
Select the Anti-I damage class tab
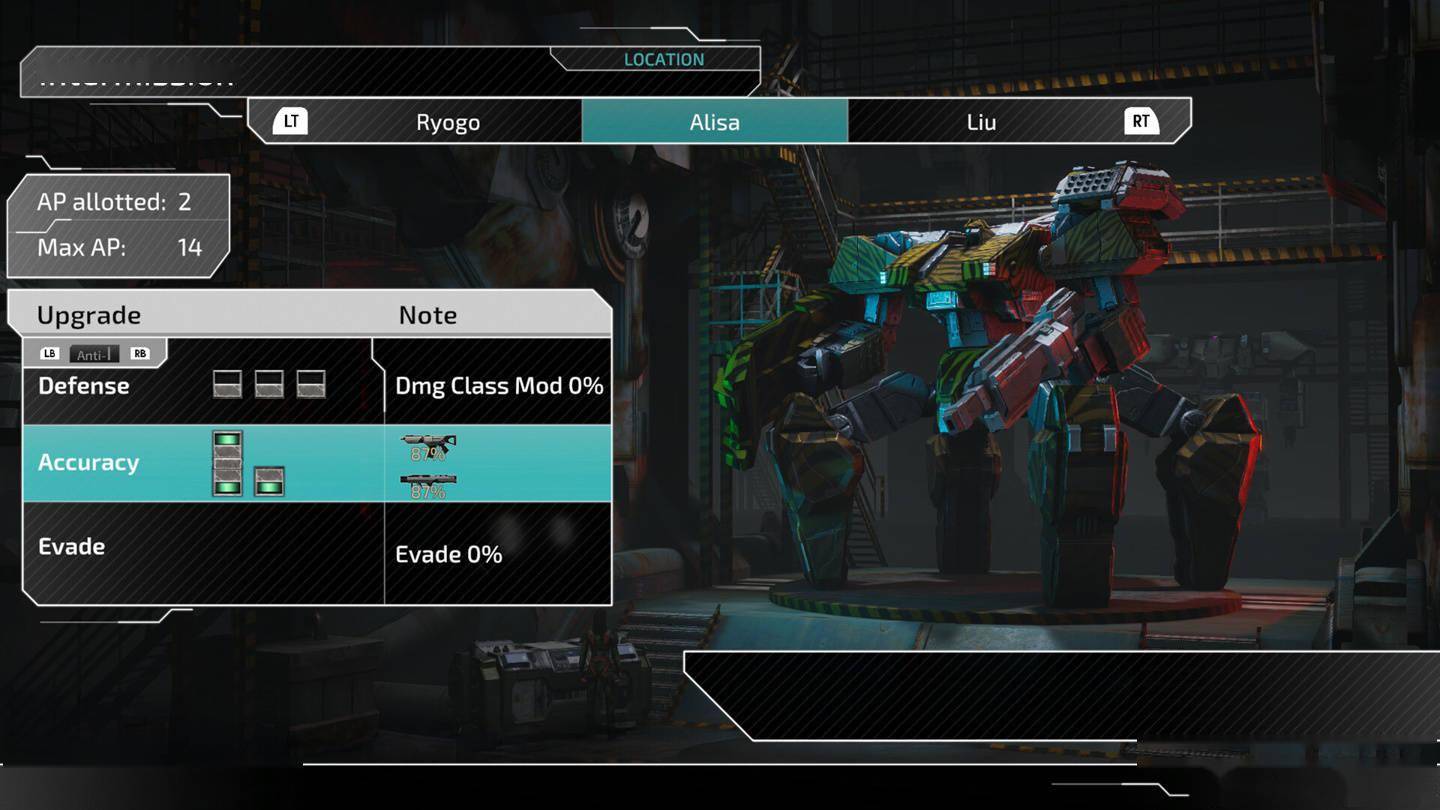coord(95,354)
